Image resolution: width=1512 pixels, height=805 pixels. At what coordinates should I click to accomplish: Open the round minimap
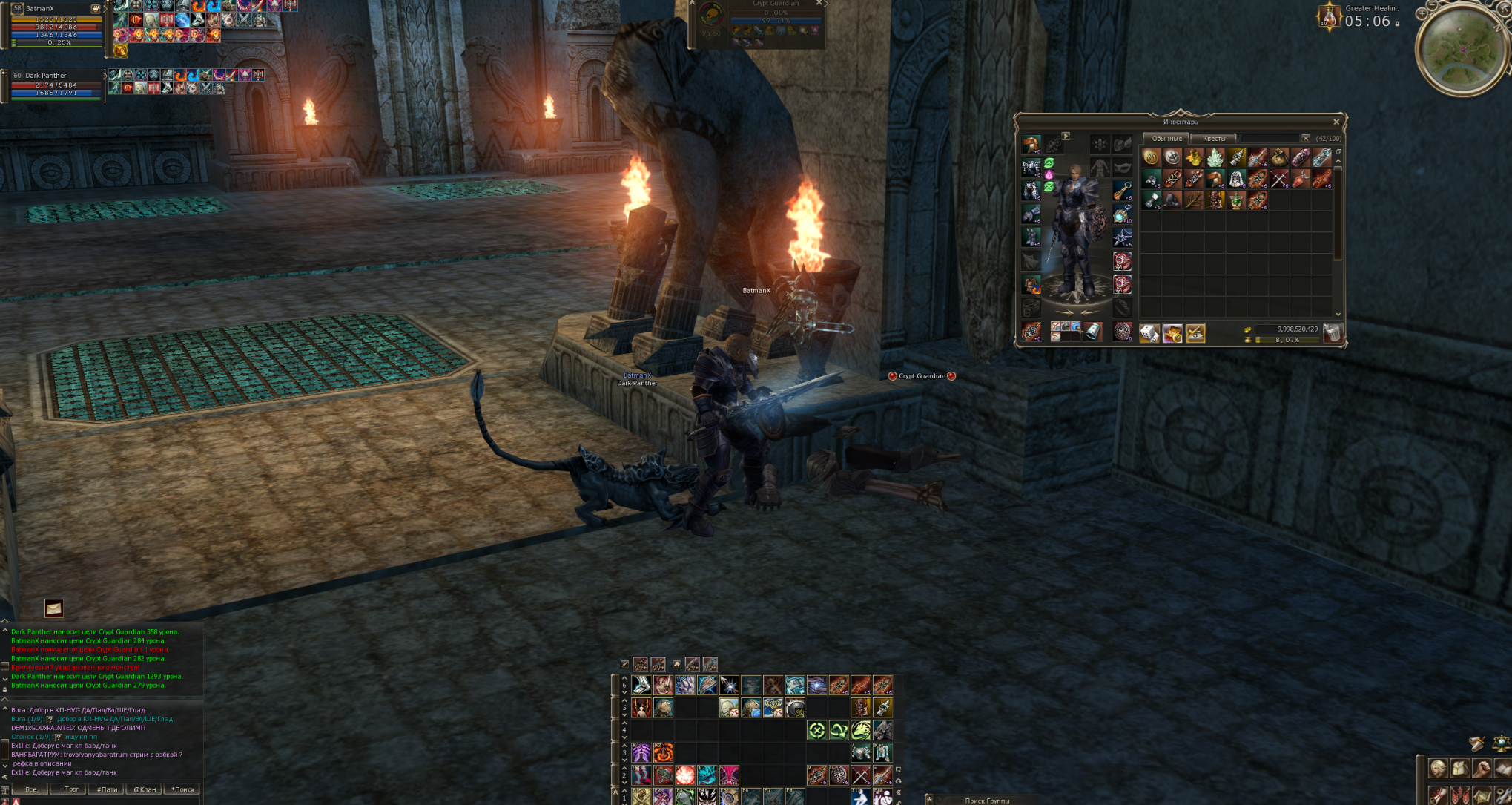point(1462,50)
